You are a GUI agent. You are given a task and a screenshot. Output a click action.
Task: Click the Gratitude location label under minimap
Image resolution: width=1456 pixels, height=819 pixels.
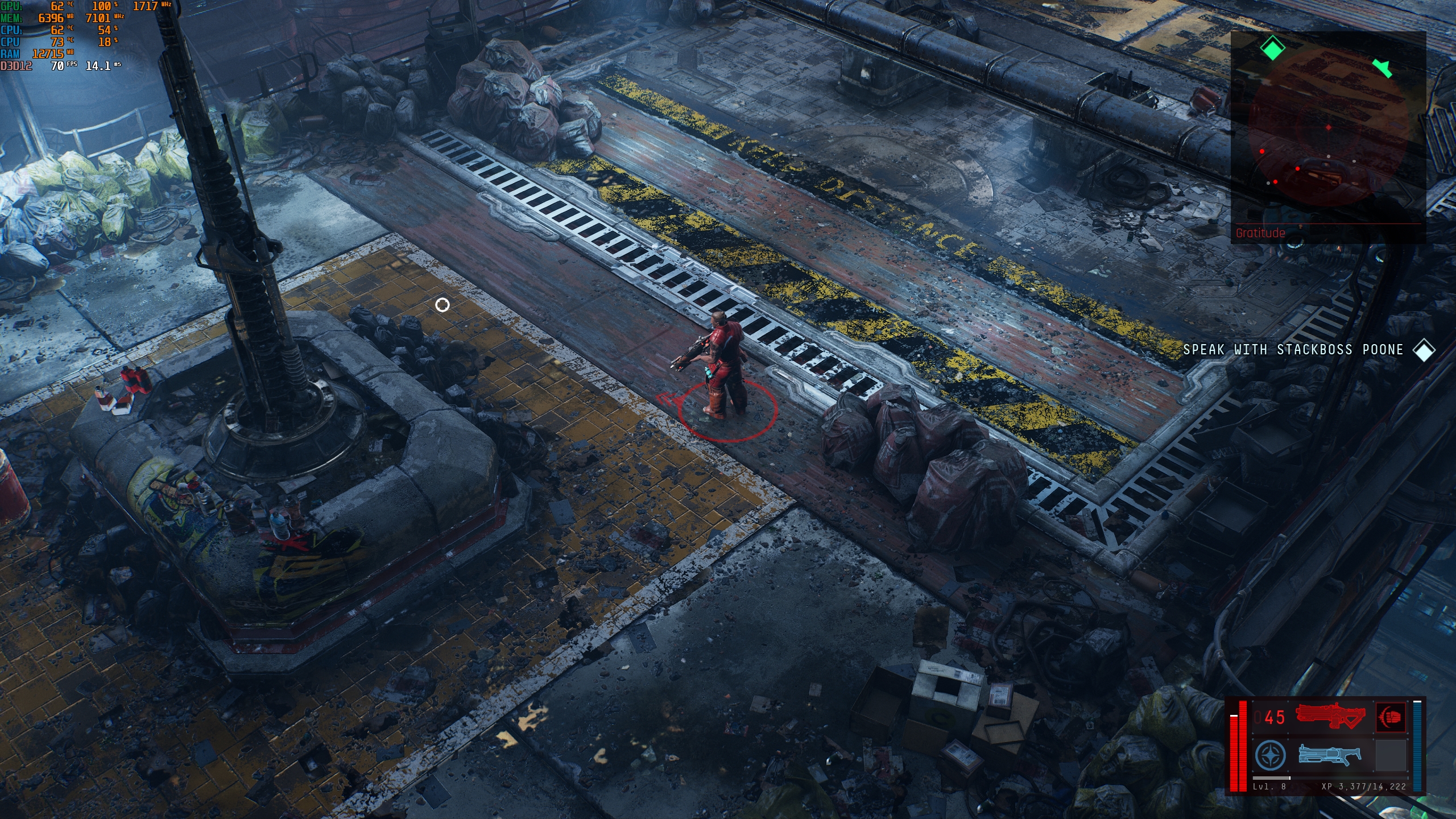(1260, 233)
